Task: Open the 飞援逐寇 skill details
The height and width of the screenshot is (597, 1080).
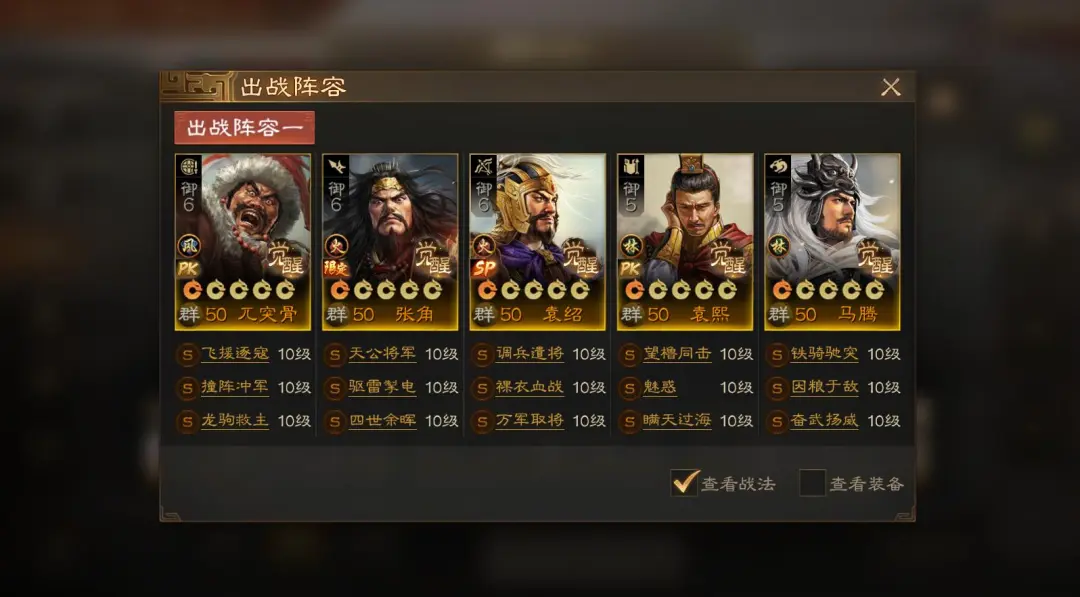Action: 235,354
